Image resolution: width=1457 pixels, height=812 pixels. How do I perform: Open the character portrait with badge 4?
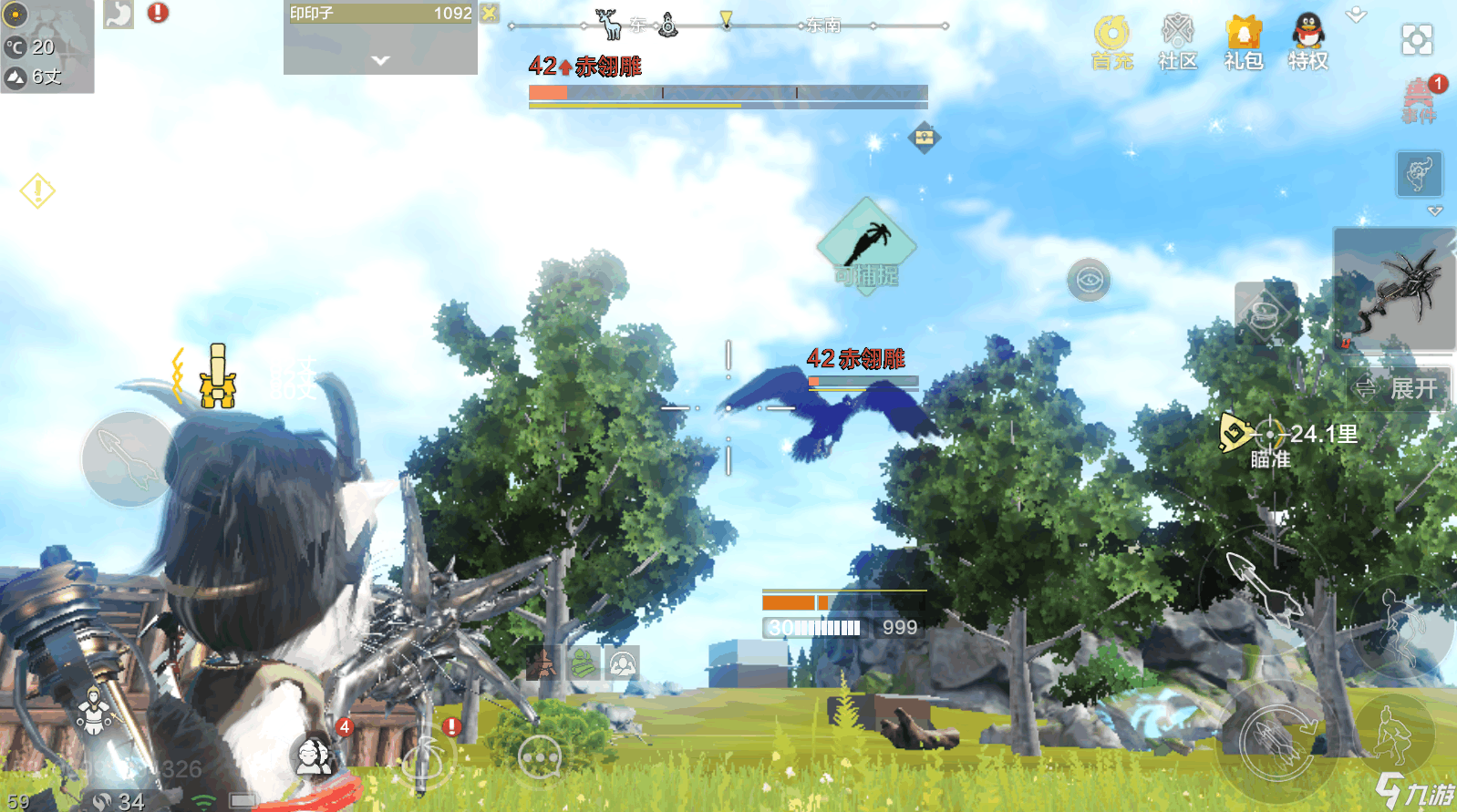[315, 753]
